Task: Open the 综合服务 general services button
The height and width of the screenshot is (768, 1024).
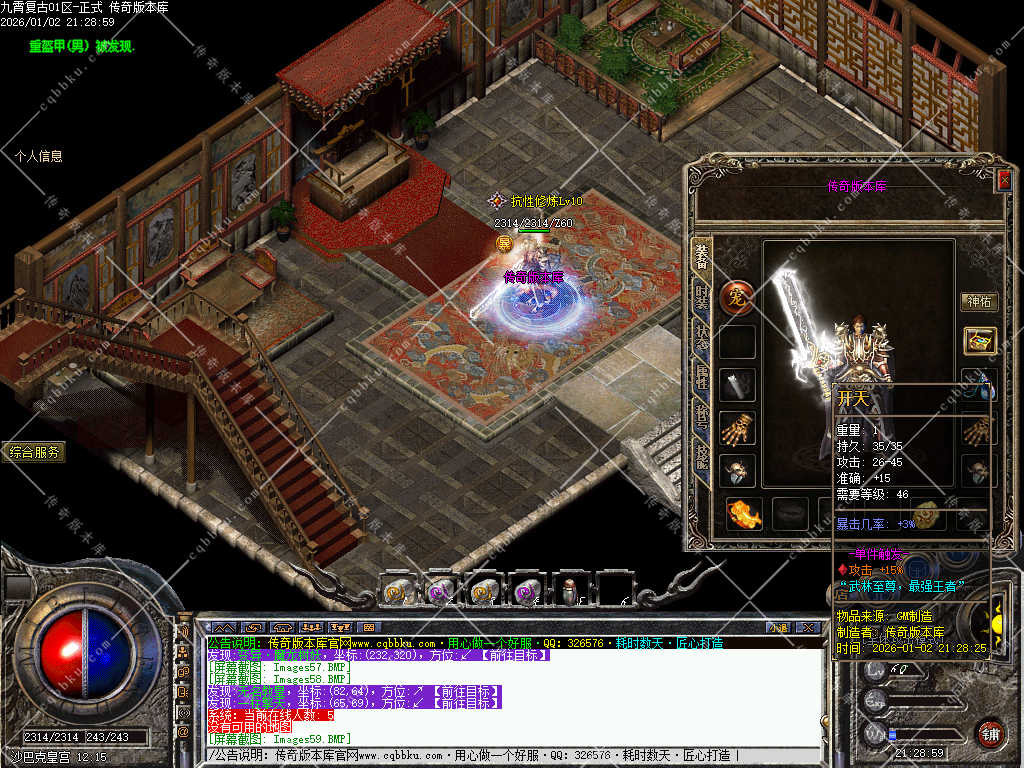Action: 33,452
